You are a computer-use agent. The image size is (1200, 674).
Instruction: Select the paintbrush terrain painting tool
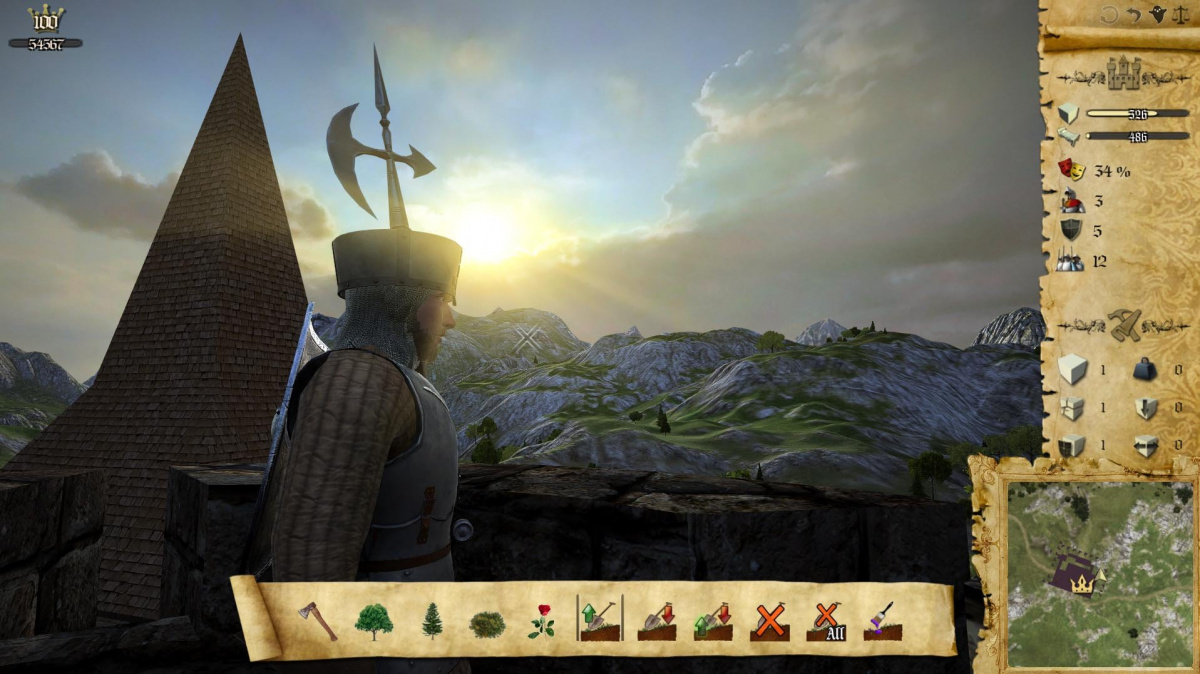tap(883, 621)
